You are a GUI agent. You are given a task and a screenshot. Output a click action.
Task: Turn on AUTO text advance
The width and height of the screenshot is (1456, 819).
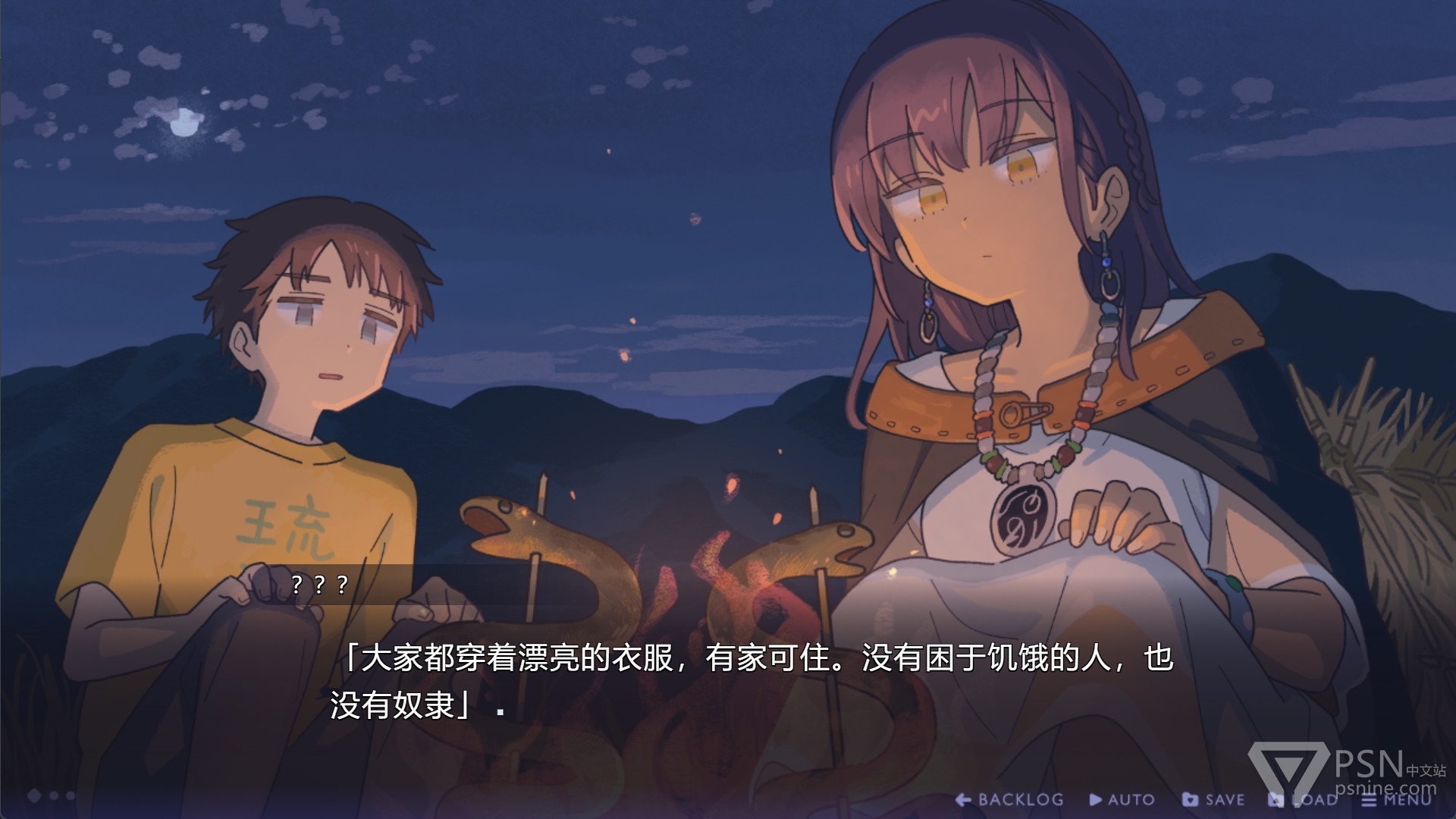(1122, 799)
